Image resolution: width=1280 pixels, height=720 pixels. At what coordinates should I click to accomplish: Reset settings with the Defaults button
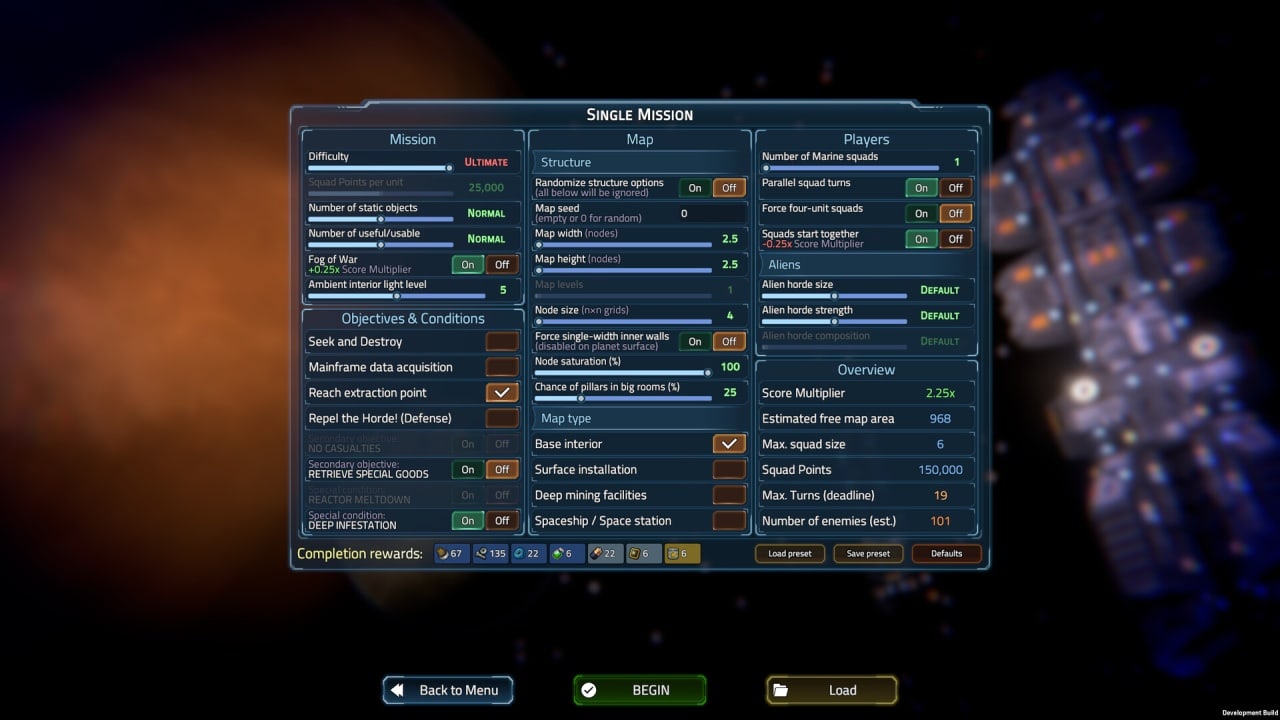[x=946, y=553]
